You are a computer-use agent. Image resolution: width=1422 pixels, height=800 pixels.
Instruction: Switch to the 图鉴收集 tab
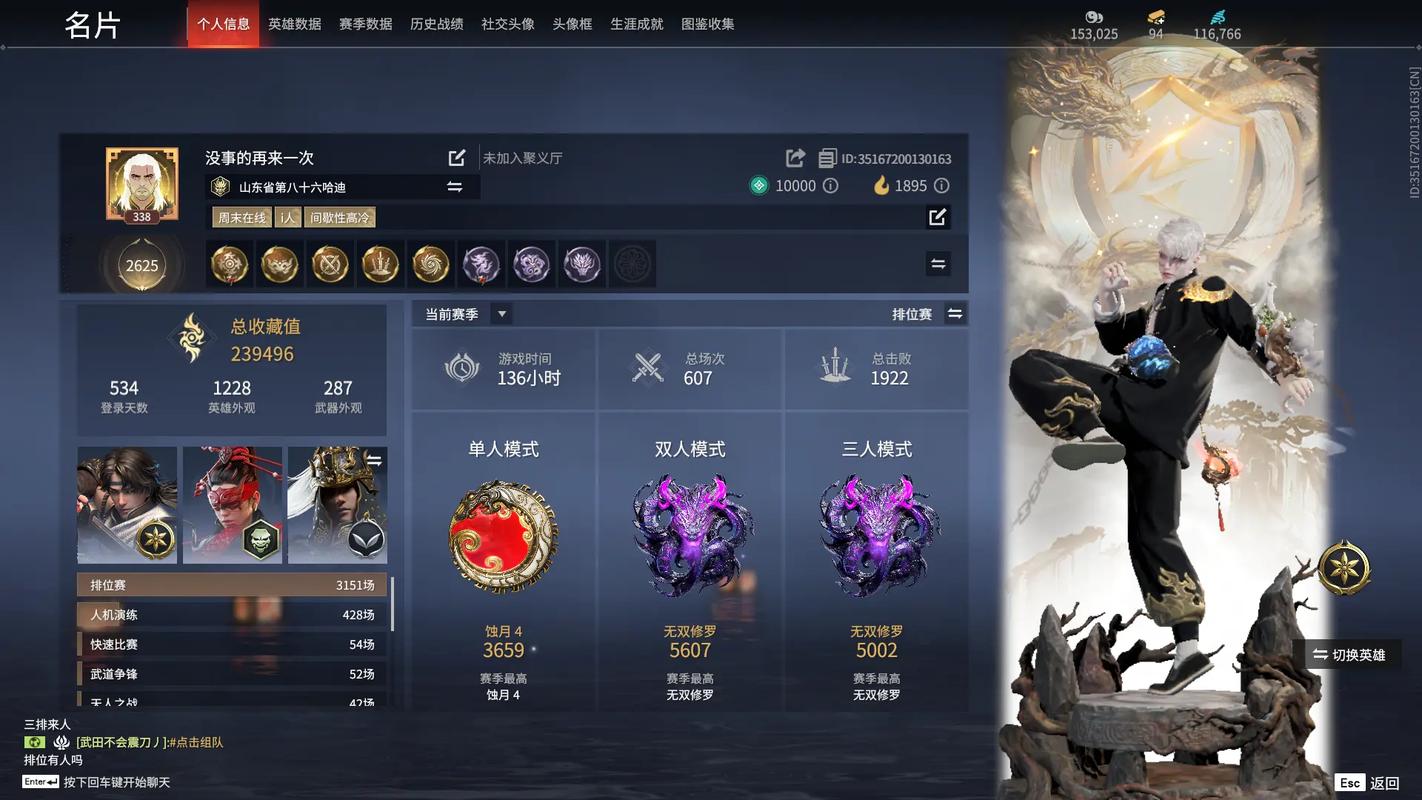coord(708,24)
